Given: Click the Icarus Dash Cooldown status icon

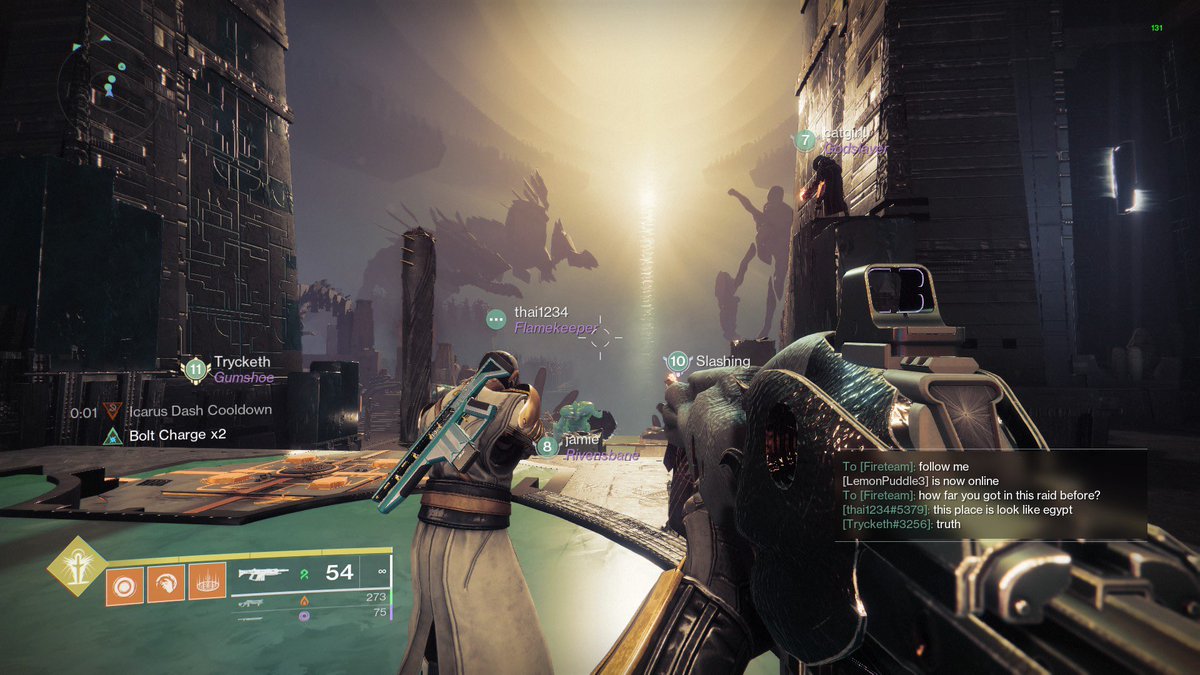Looking at the screenshot, I should [113, 411].
